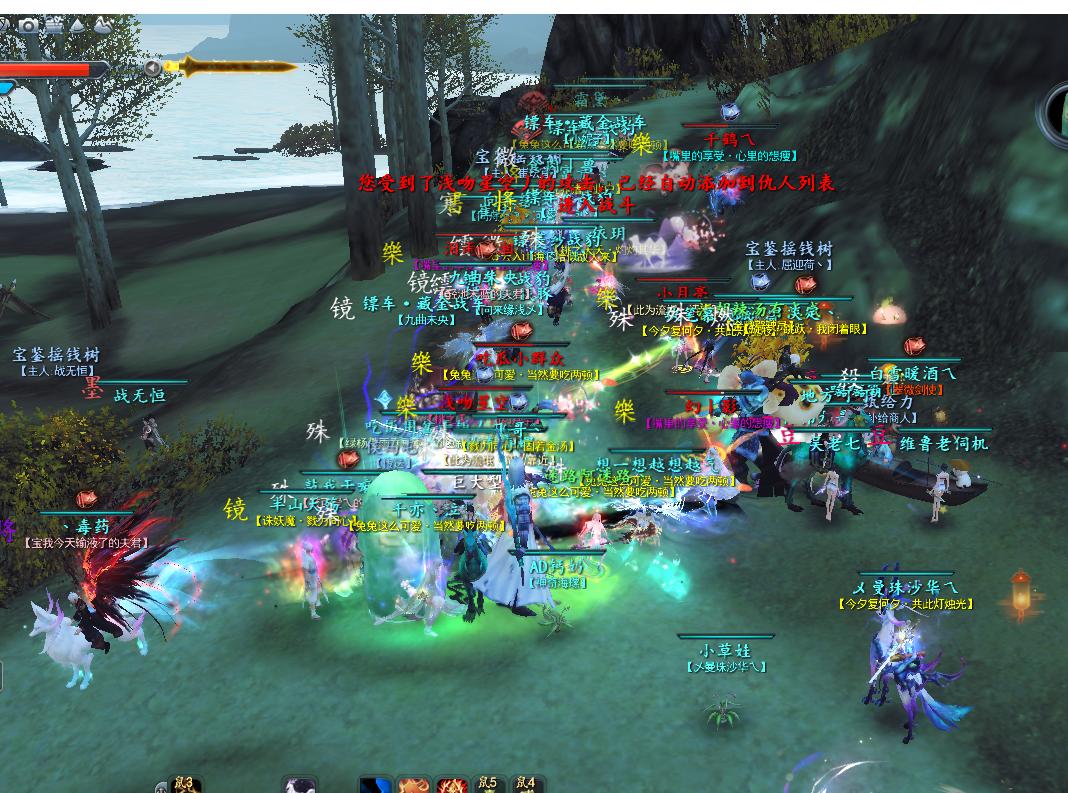Cast the red fire skill icon

[451, 786]
